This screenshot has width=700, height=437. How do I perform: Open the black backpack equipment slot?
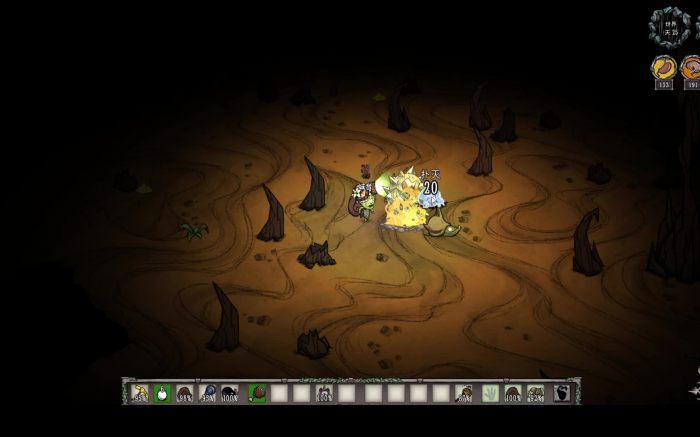point(562,393)
